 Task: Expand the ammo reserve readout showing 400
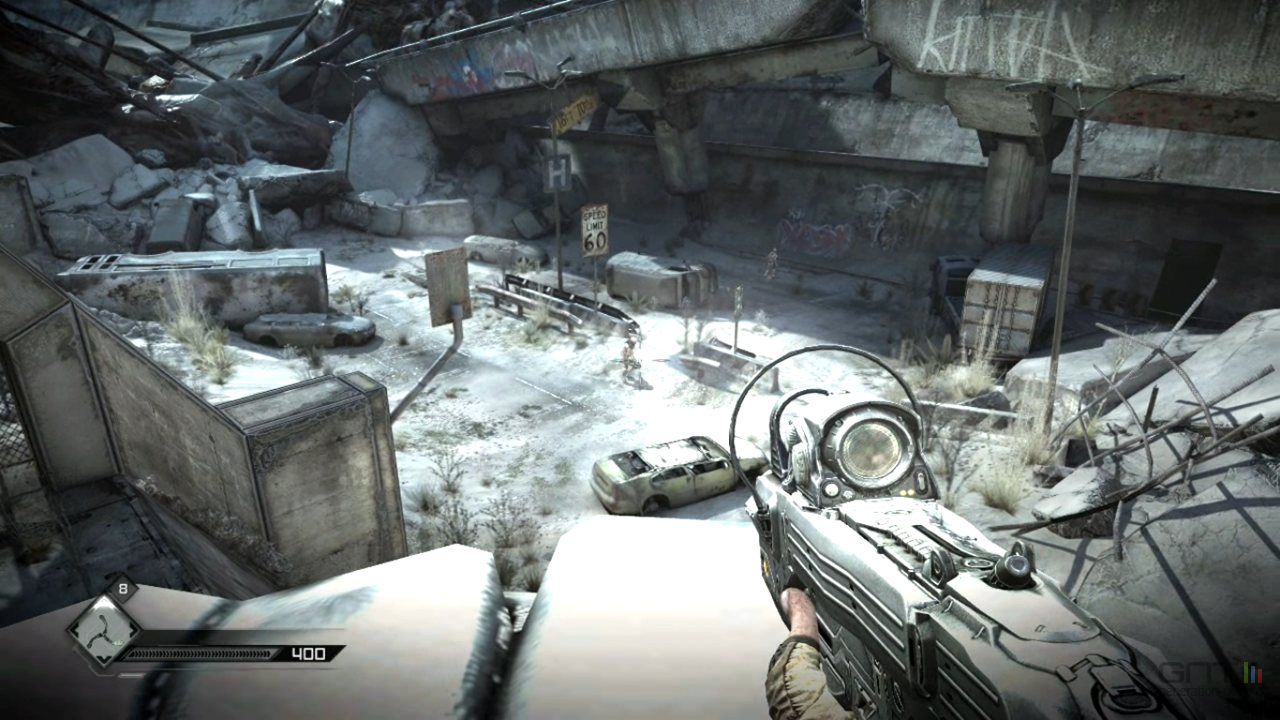[308, 653]
